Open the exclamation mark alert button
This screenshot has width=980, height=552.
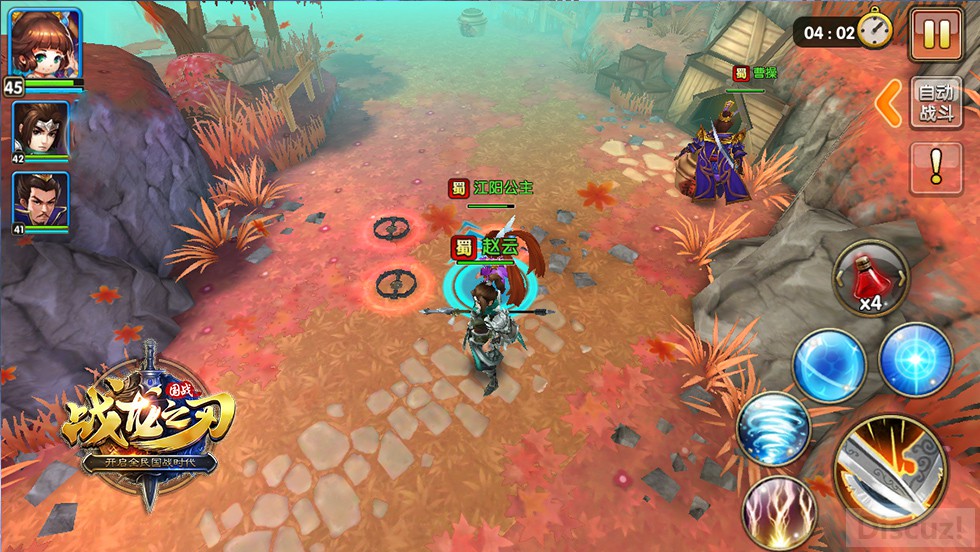[936, 168]
